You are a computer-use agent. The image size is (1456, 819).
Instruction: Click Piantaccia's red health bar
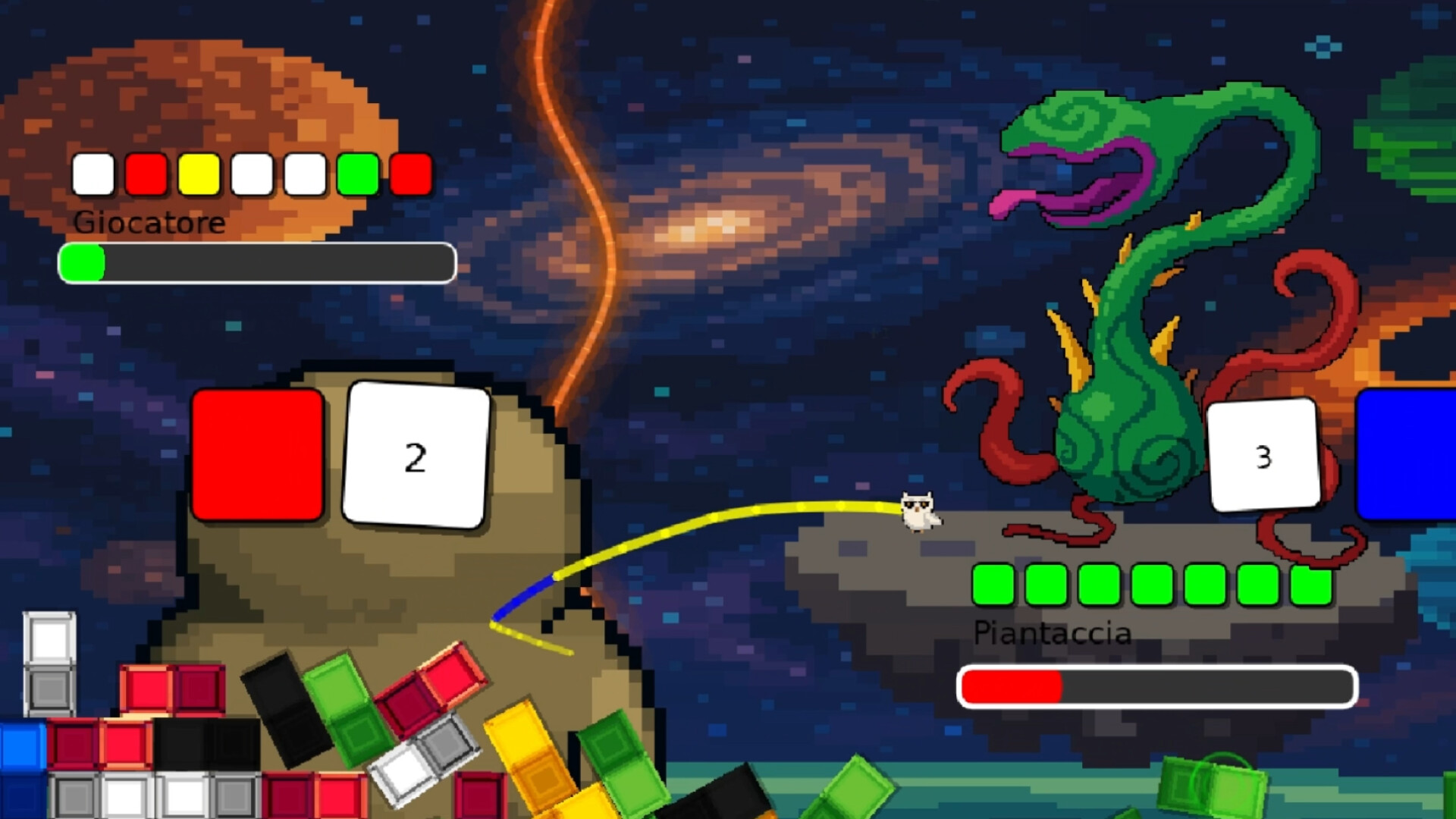1012,685
